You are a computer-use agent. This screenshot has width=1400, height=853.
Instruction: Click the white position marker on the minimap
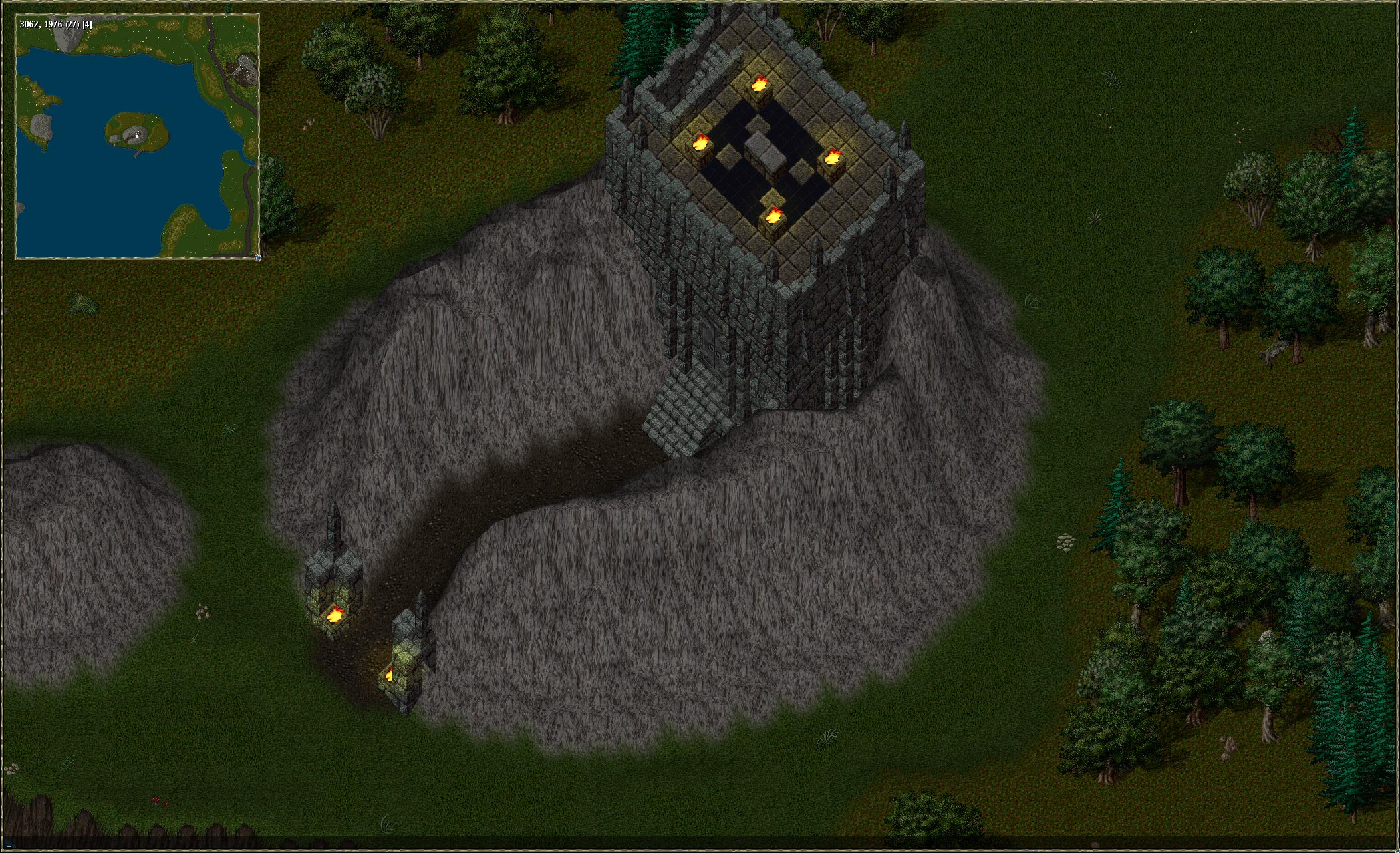137,136
